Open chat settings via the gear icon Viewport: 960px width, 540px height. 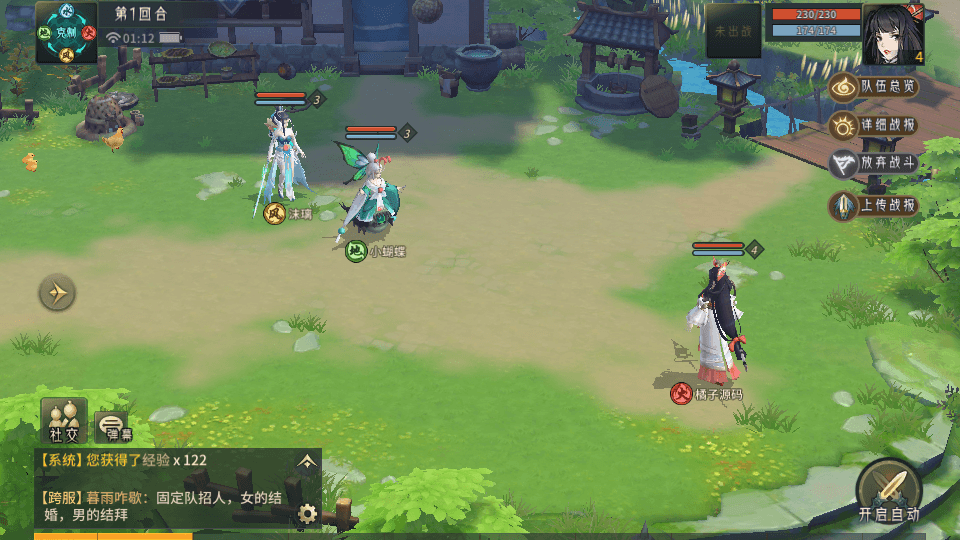pyautogui.click(x=307, y=514)
